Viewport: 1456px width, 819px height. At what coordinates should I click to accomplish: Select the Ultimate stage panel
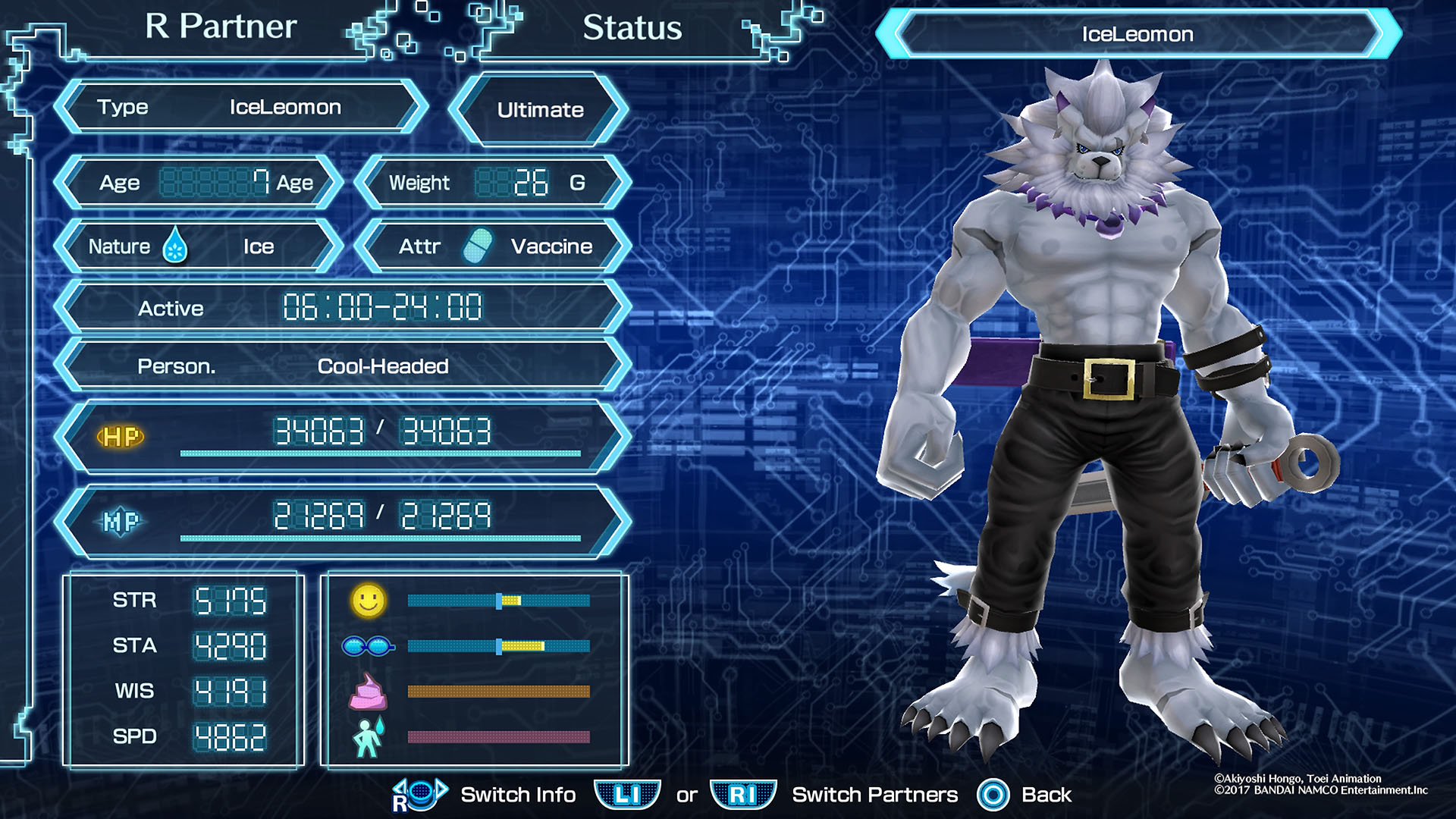coord(540,110)
